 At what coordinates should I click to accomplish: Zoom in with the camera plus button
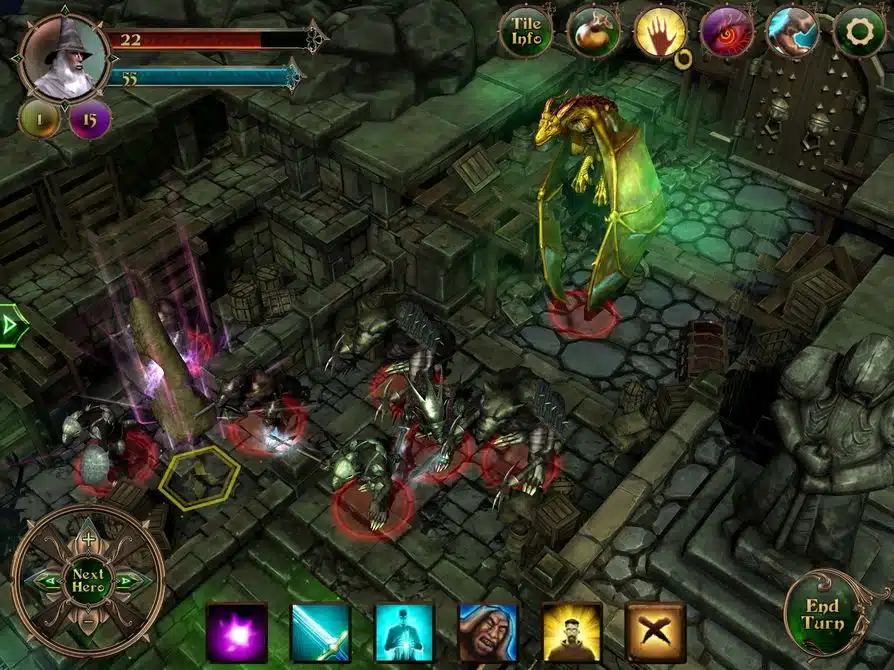click(x=88, y=540)
